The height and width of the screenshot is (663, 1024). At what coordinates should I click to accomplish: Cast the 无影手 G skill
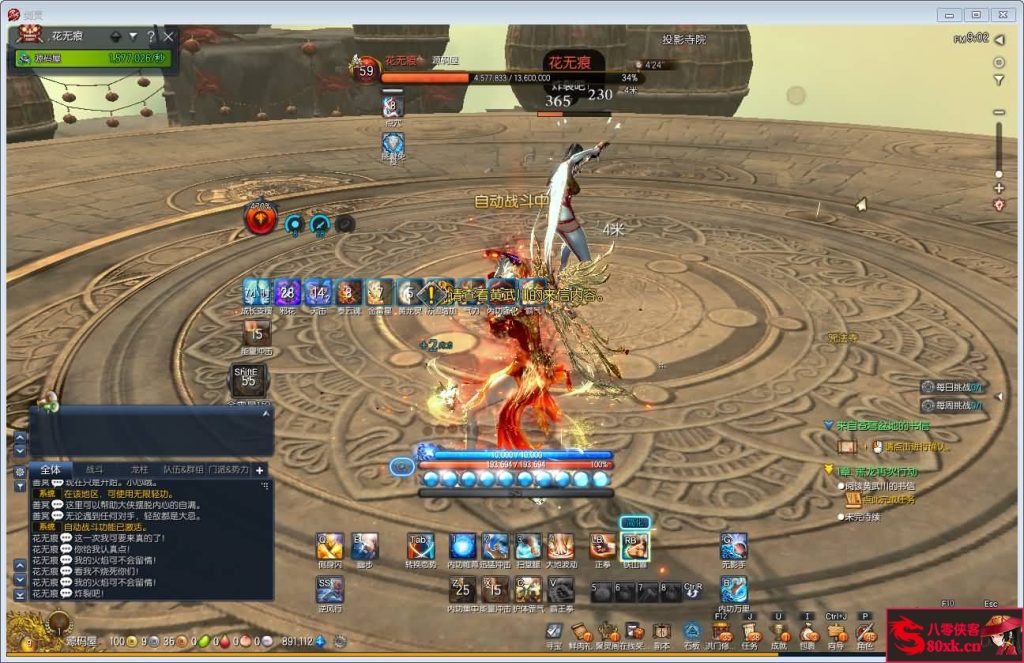click(733, 546)
